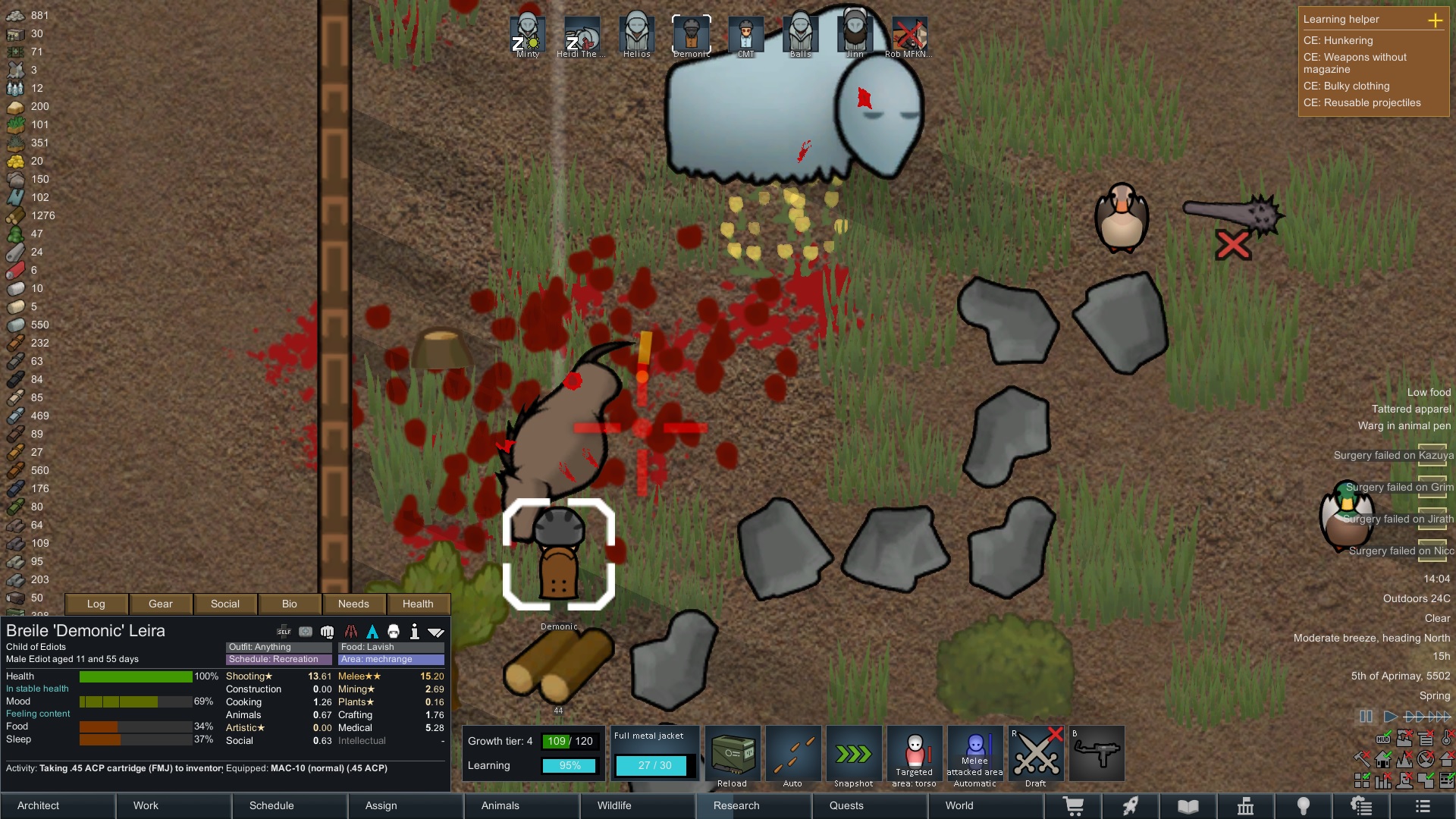
Task: Click the SELF tend icon on pawn panel
Action: coord(283,630)
